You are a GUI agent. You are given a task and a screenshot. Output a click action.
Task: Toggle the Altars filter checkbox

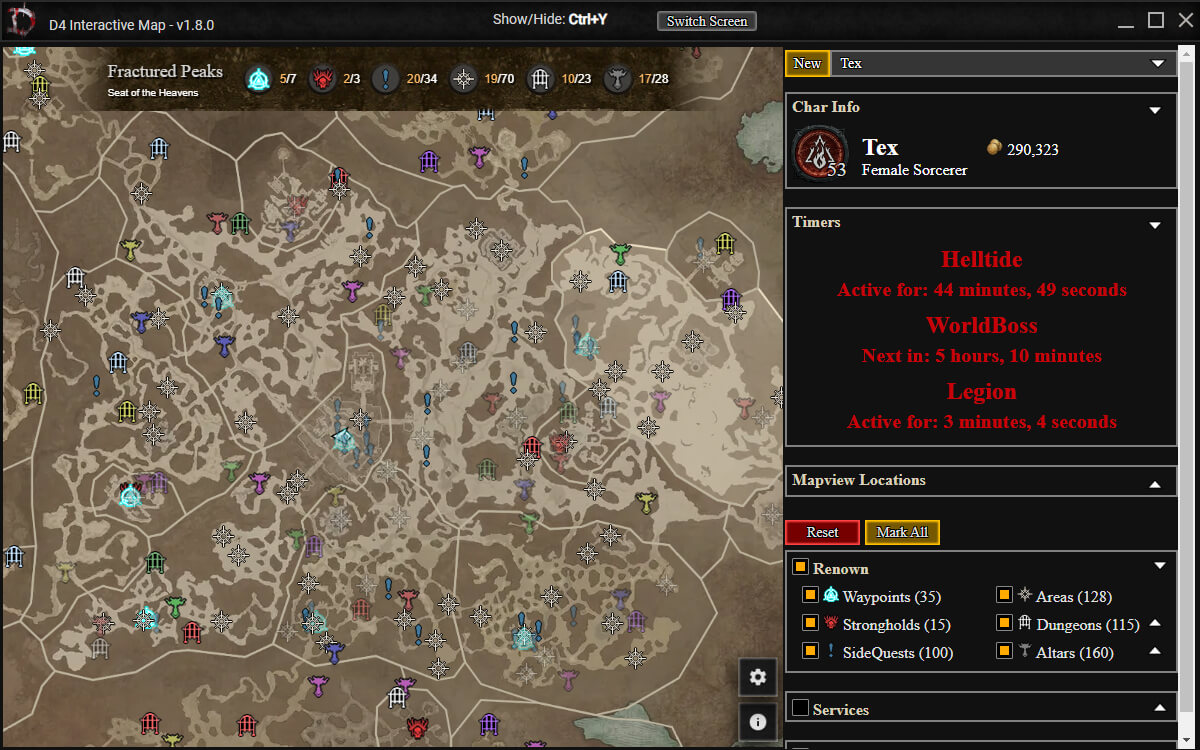[x=1004, y=652]
